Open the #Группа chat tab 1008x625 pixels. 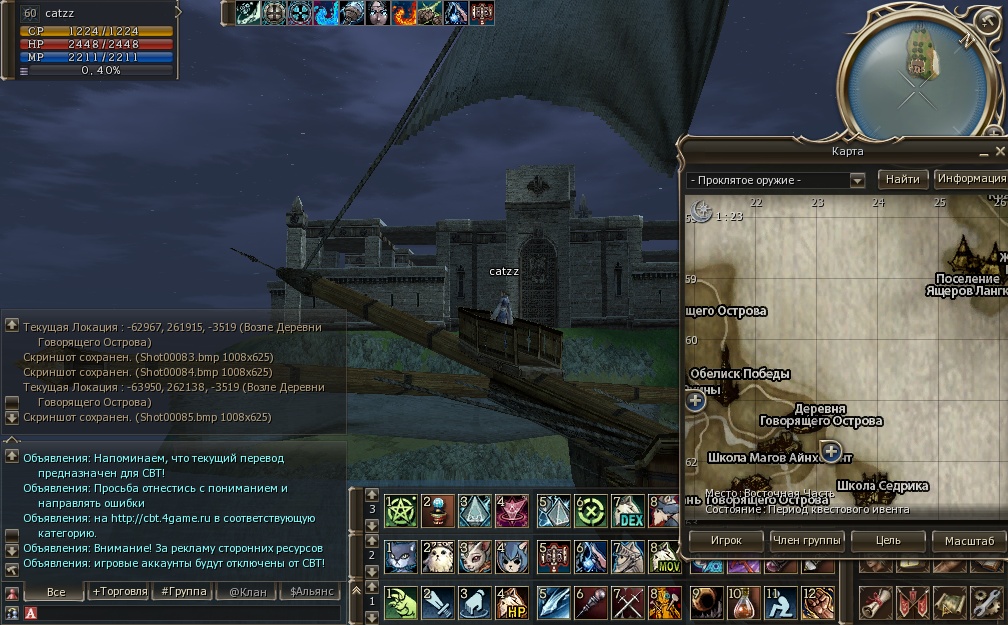point(183,592)
